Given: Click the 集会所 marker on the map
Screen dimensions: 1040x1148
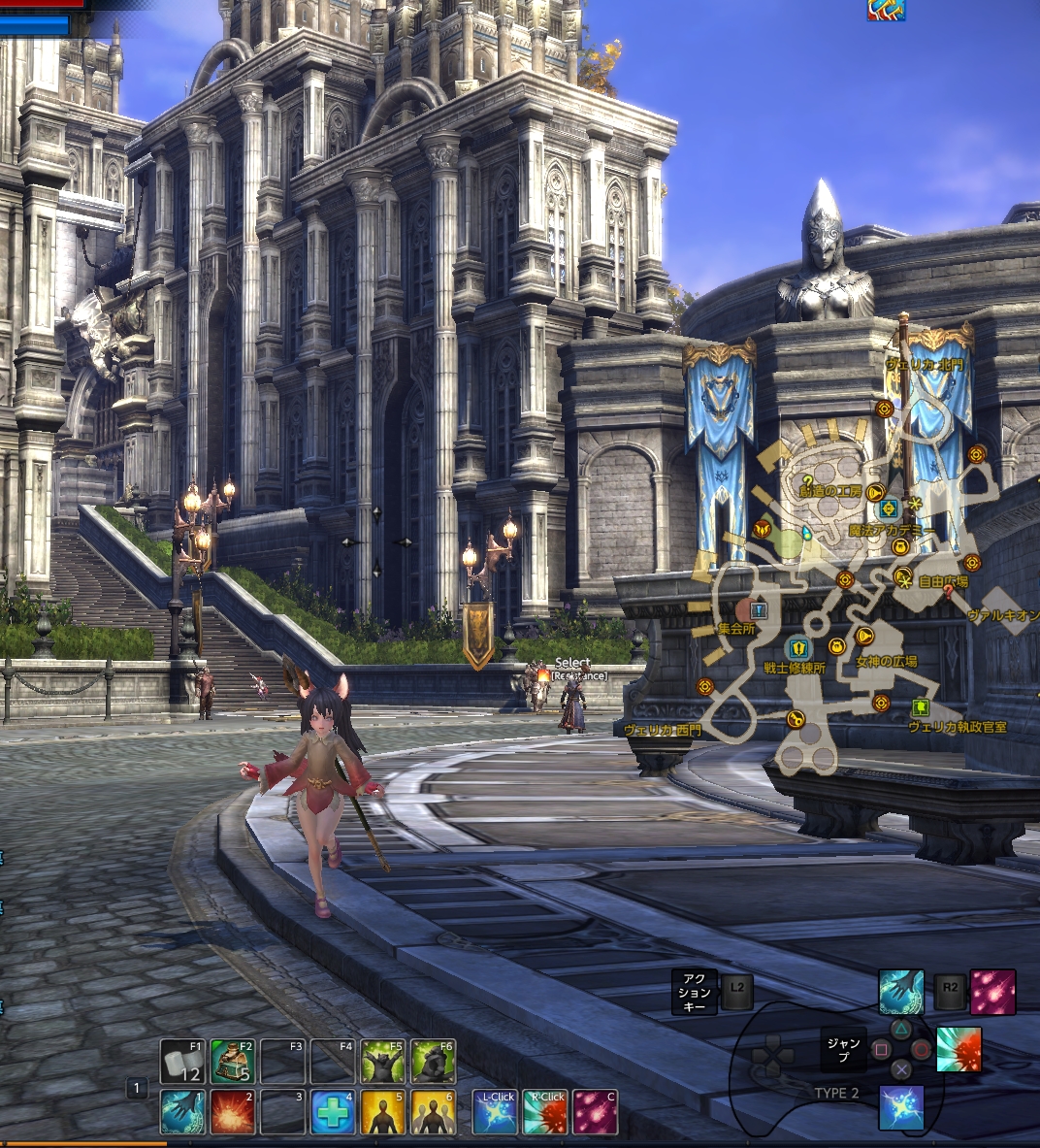Looking at the screenshot, I should [759, 609].
